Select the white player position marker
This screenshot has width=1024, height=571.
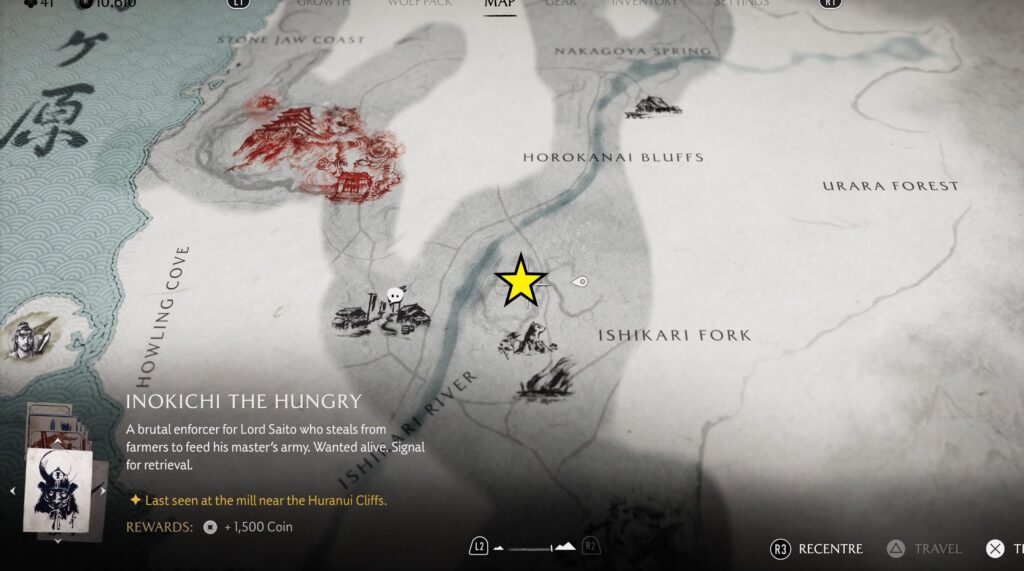tap(579, 282)
